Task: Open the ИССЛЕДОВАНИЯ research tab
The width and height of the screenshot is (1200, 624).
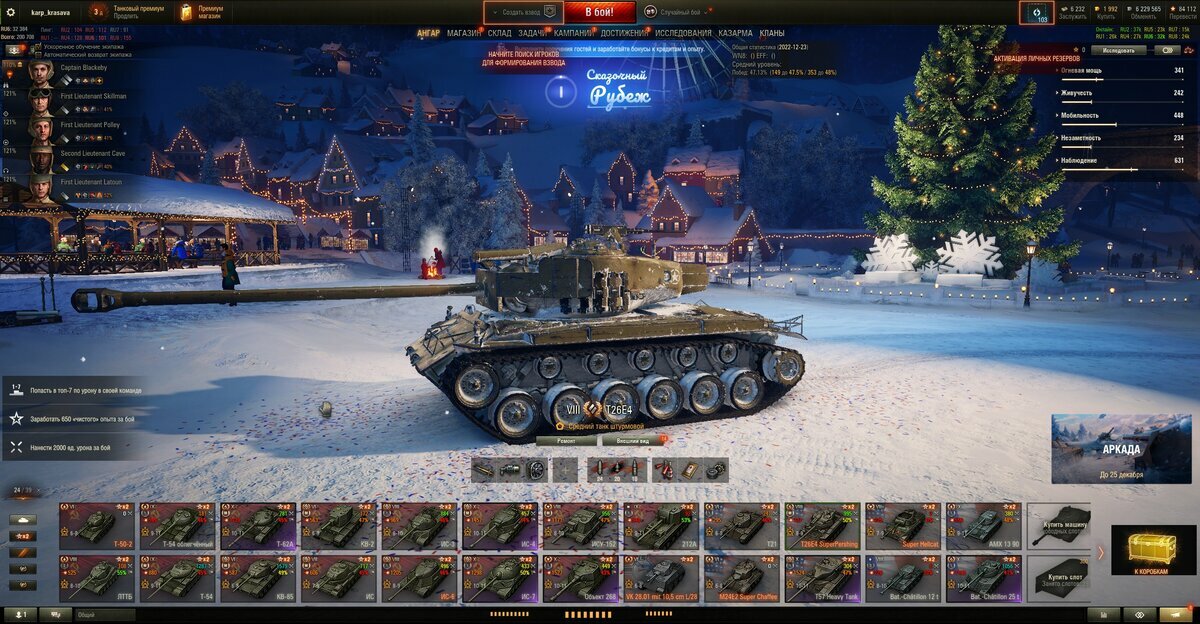Action: (x=683, y=33)
